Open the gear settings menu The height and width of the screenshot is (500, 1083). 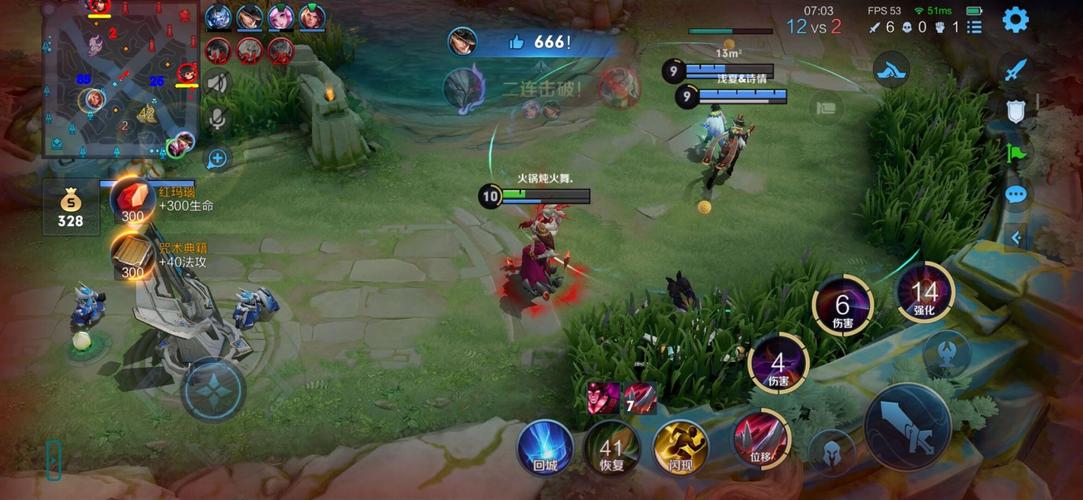click(x=1016, y=20)
